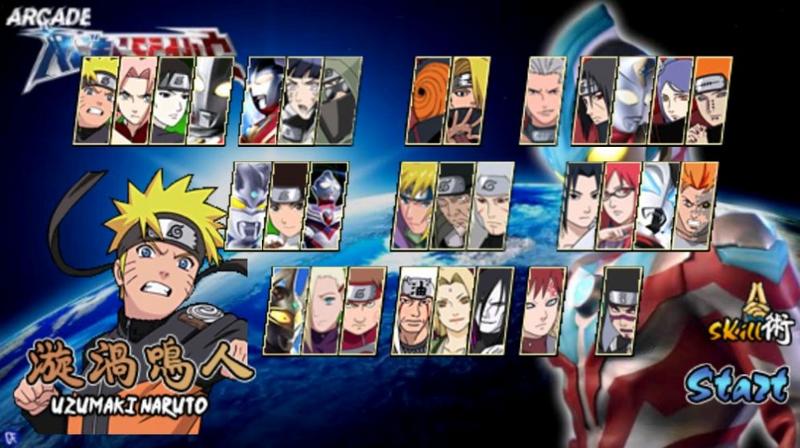The image size is (800, 448).
Task: Pick orange-haired Pain with face piercings
Action: [711, 99]
